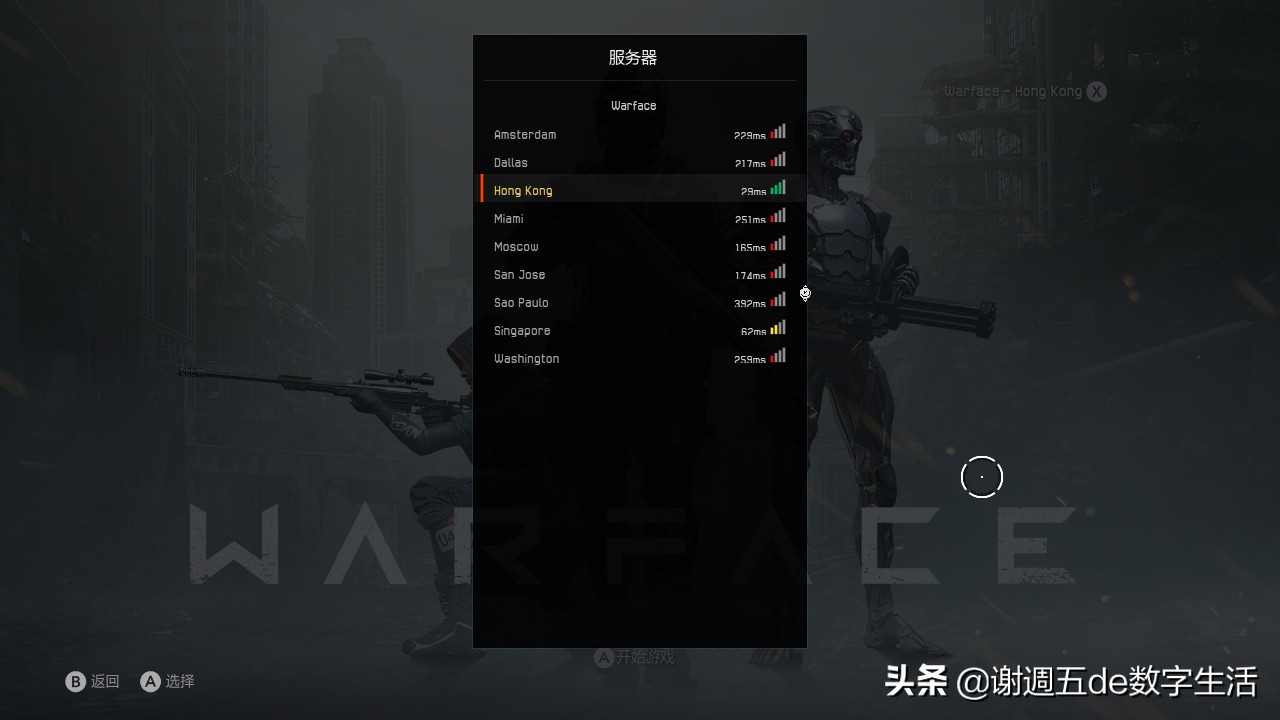Click the orange highlight bar beside Hong Kong
Screen dimensions: 1280x720
point(481,188)
